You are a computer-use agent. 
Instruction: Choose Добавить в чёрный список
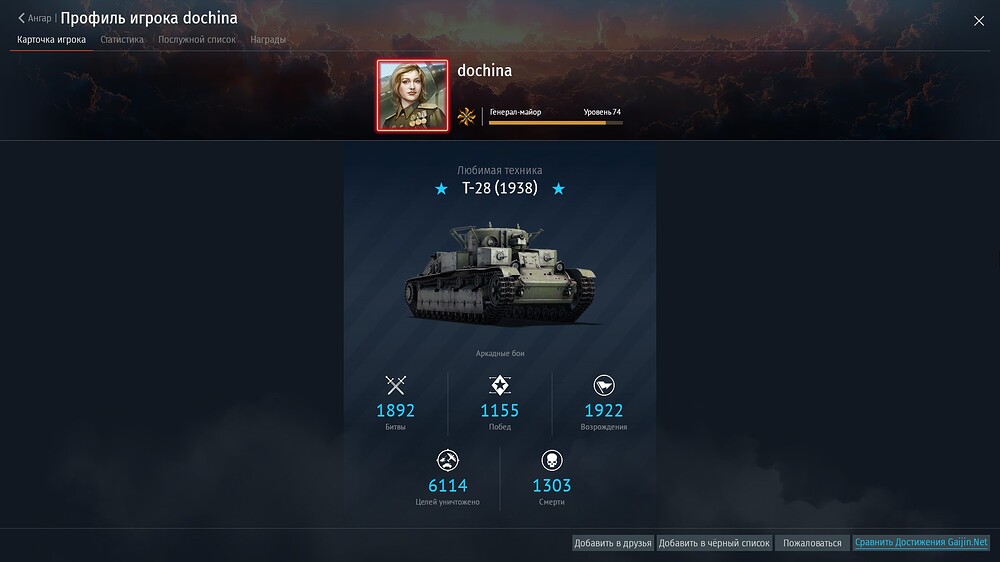[x=714, y=543]
